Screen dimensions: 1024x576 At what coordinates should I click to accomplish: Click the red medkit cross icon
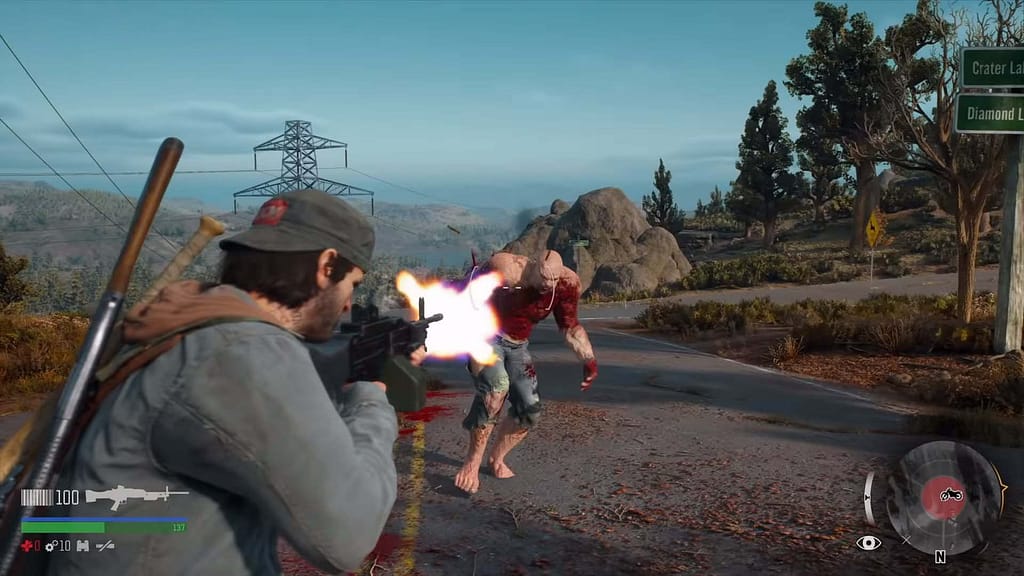click(x=27, y=545)
